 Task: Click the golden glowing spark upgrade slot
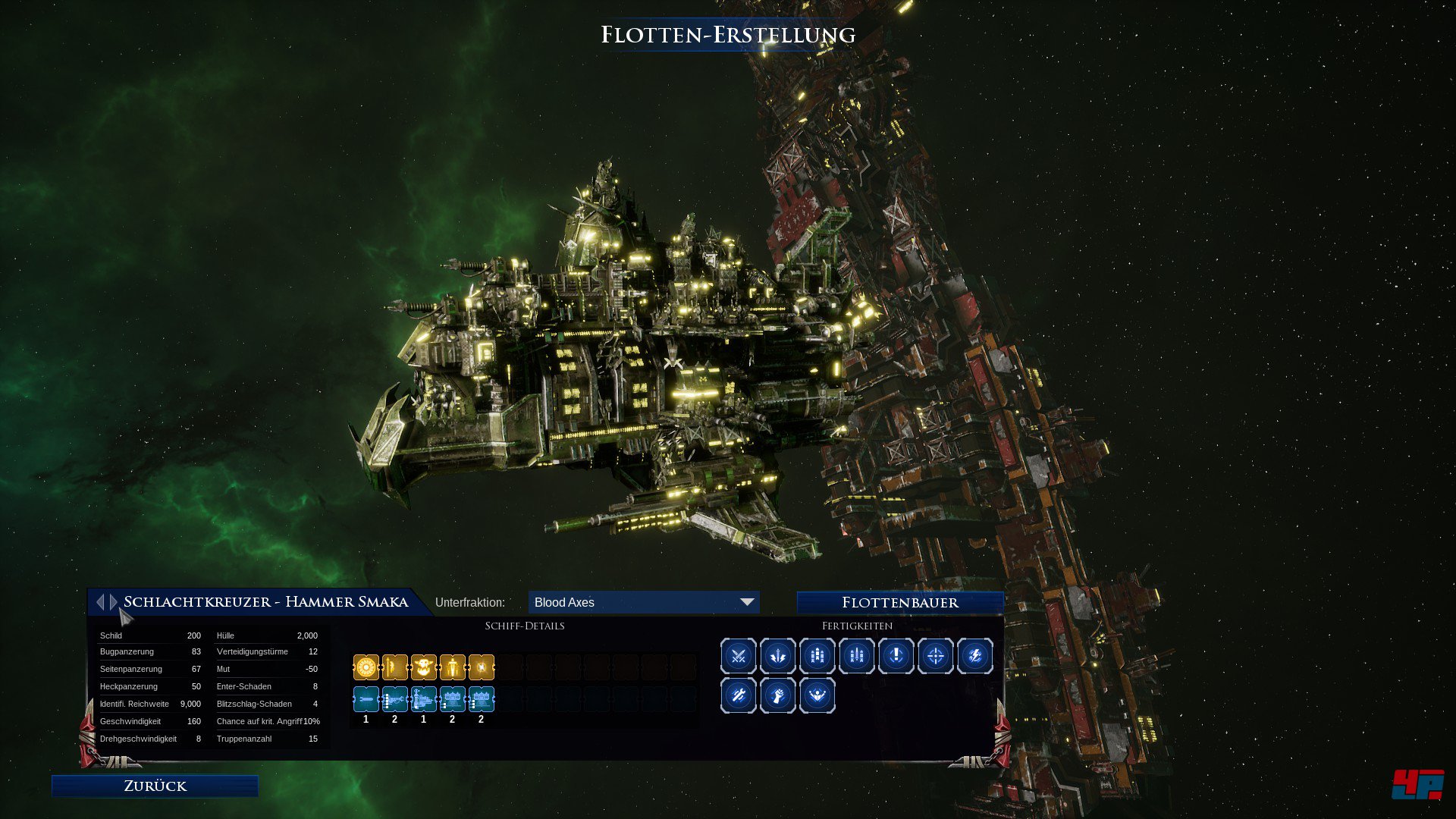click(482, 667)
